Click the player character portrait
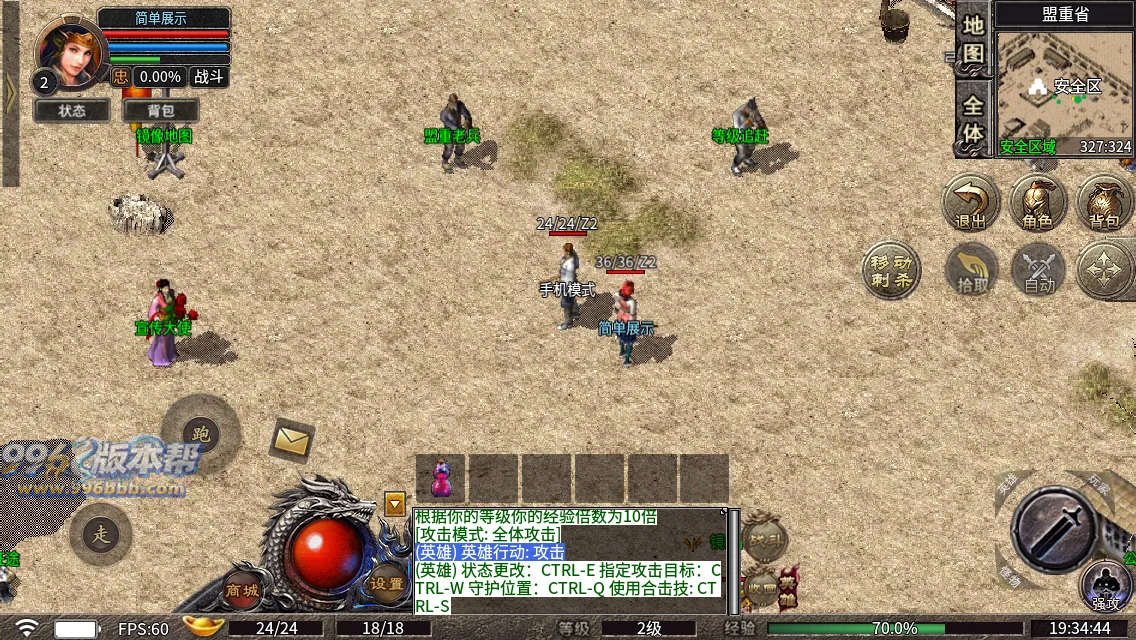 tap(68, 53)
